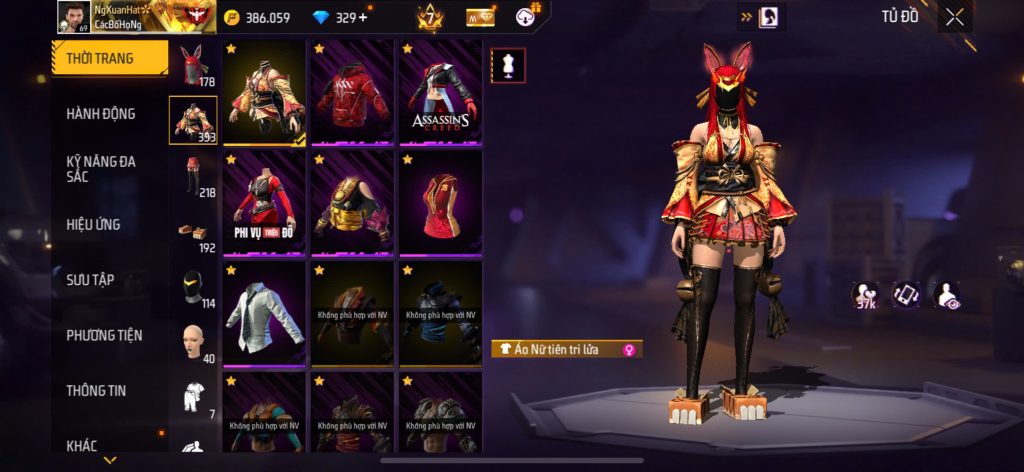
Task: Add diamonds with the plus button
Action: [x=362, y=17]
